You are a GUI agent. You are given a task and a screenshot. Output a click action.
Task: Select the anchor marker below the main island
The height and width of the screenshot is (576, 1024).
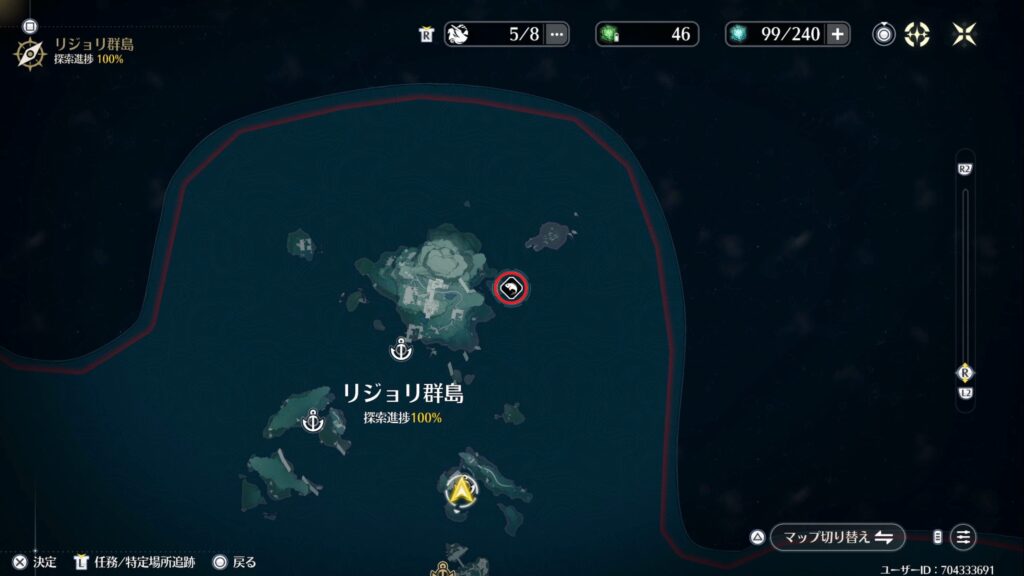click(401, 350)
